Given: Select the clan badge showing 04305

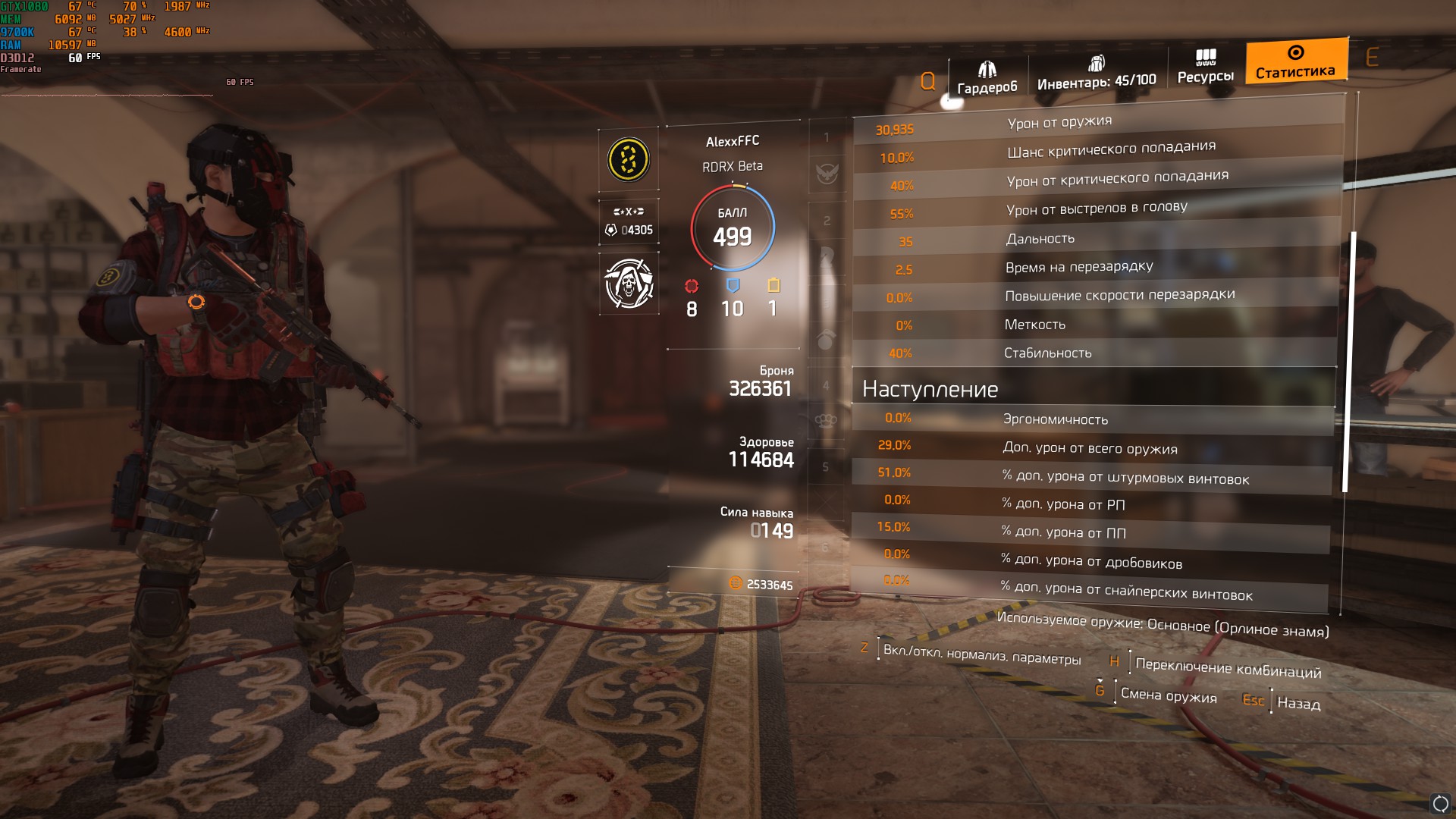Looking at the screenshot, I should pos(629,221).
